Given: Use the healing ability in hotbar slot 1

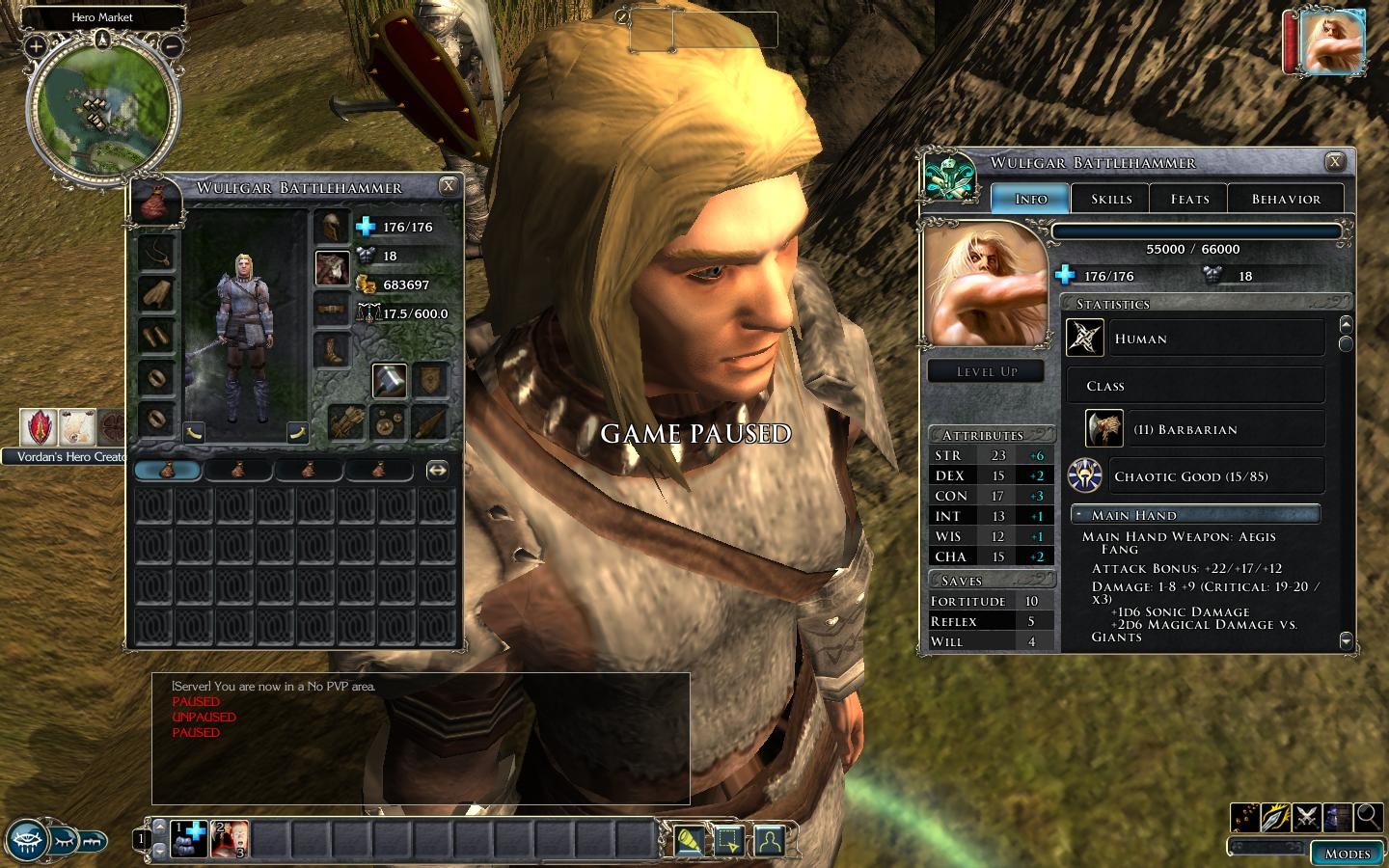Looking at the screenshot, I should (190, 838).
